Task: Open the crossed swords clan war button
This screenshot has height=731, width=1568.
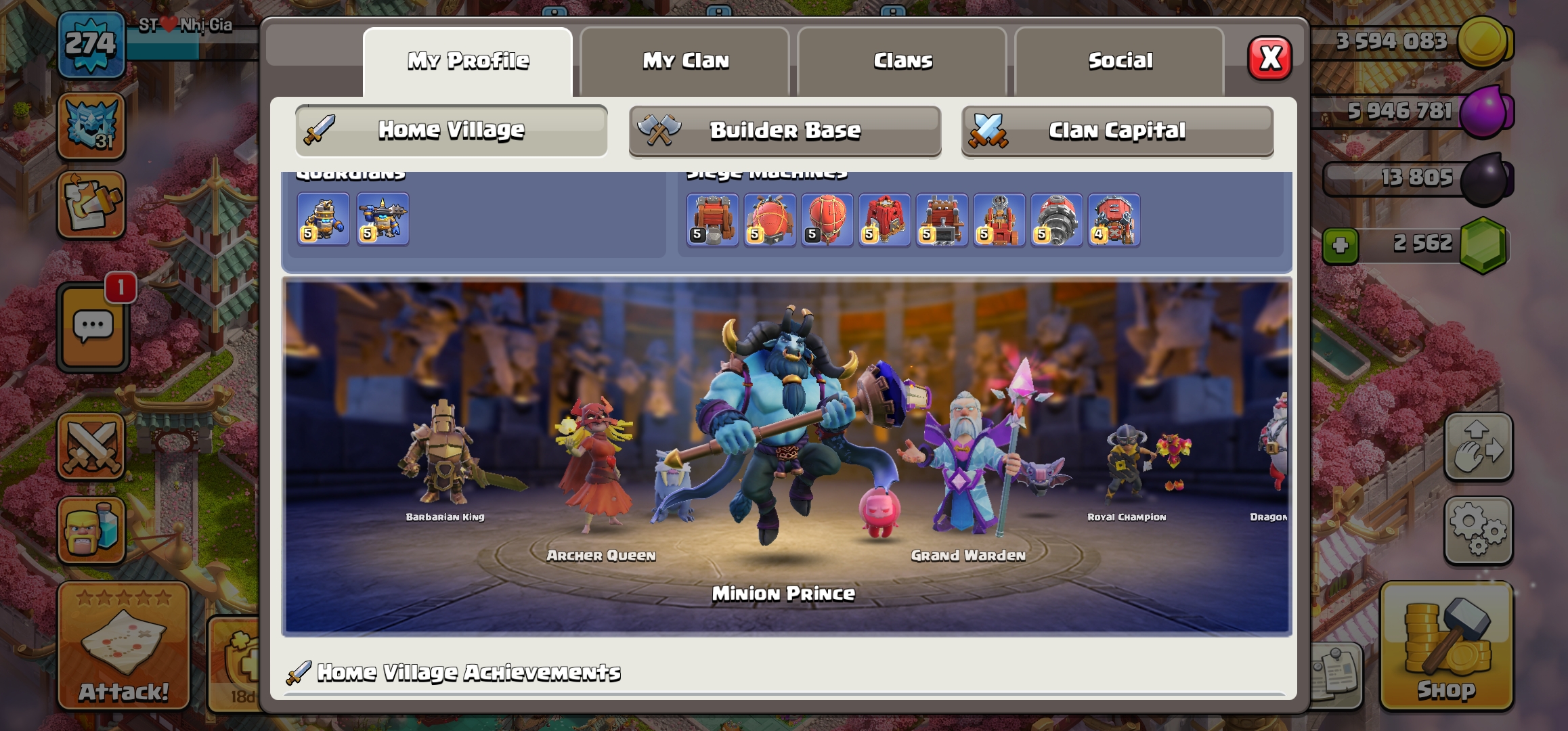Action: tap(91, 447)
